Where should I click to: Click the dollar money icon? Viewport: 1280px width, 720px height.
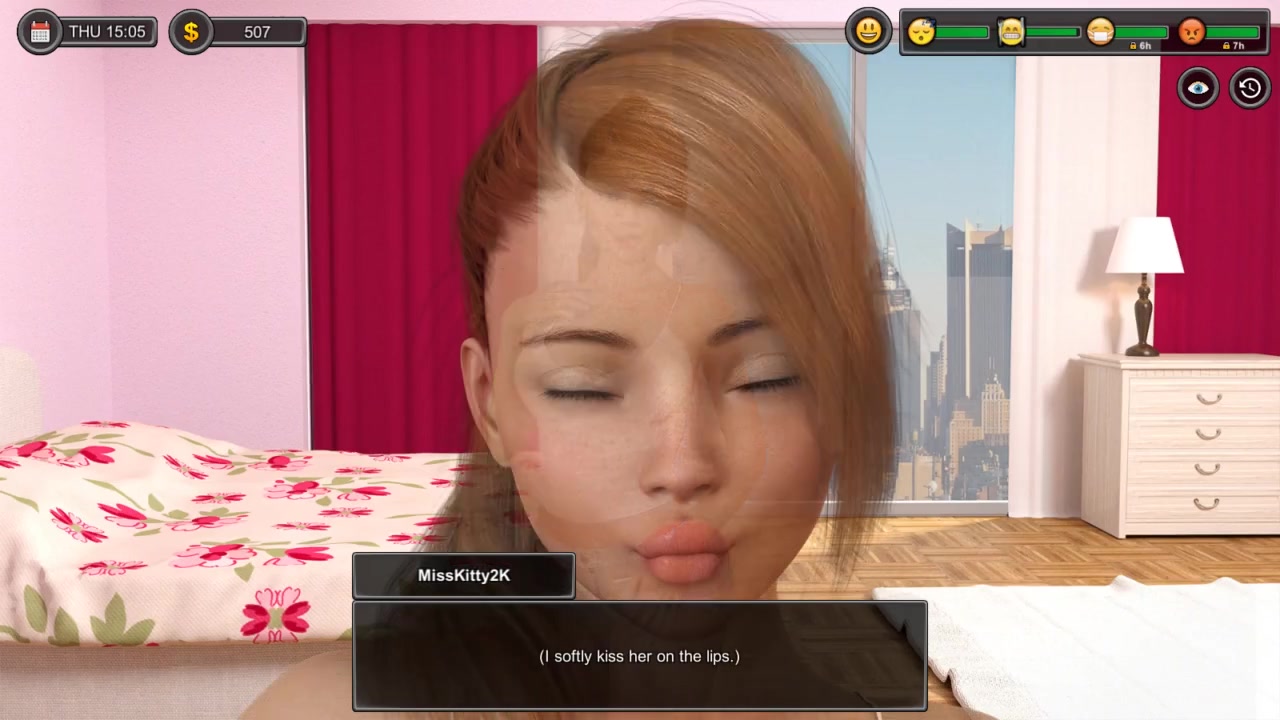tap(190, 32)
